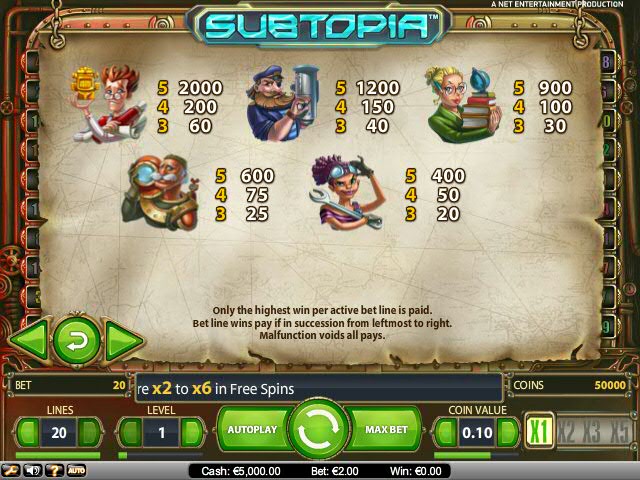This screenshot has height=480, width=640.
Task: Hit the Max Bet button
Action: (385, 429)
